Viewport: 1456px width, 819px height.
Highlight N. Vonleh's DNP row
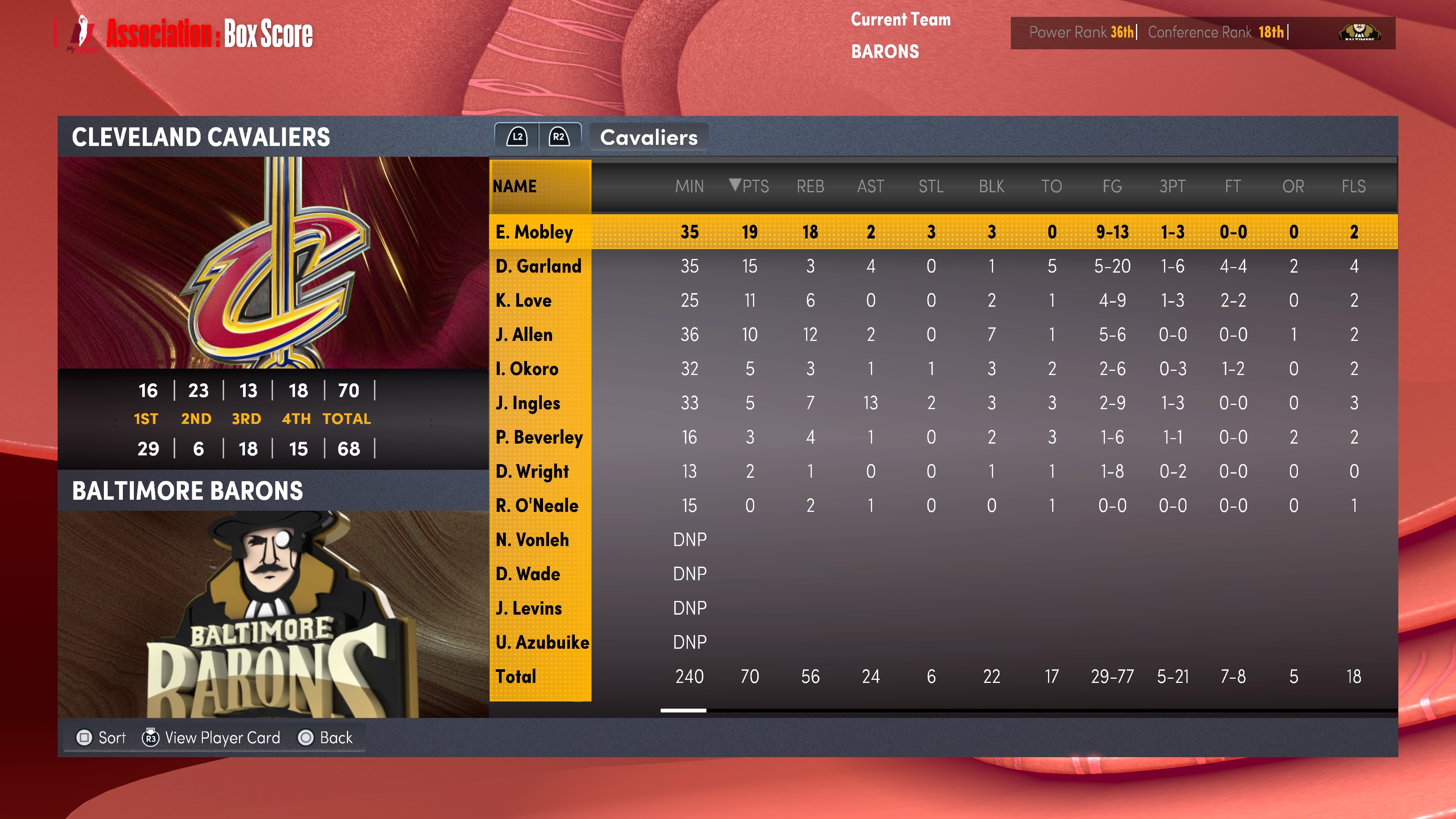[x=532, y=540]
